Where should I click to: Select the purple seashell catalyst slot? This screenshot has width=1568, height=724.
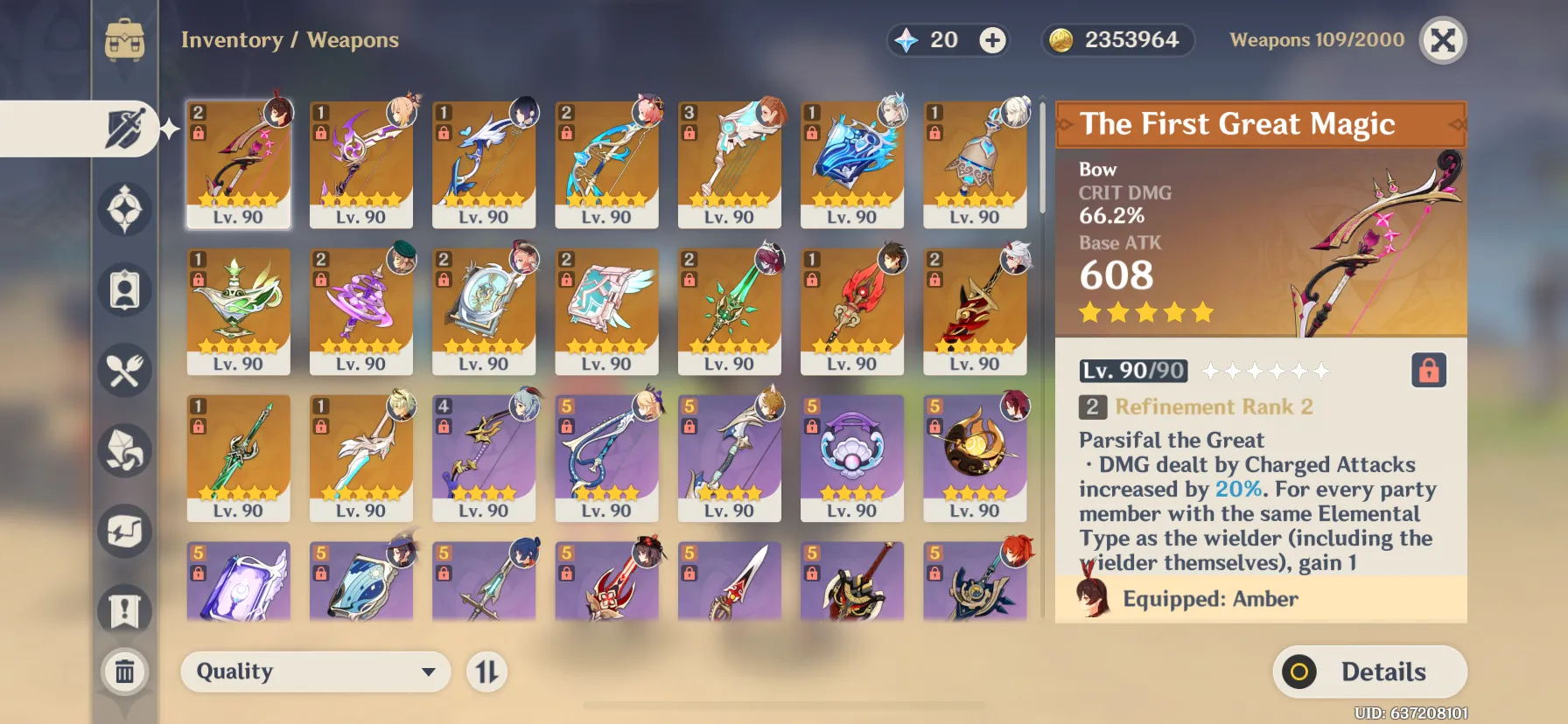click(851, 457)
